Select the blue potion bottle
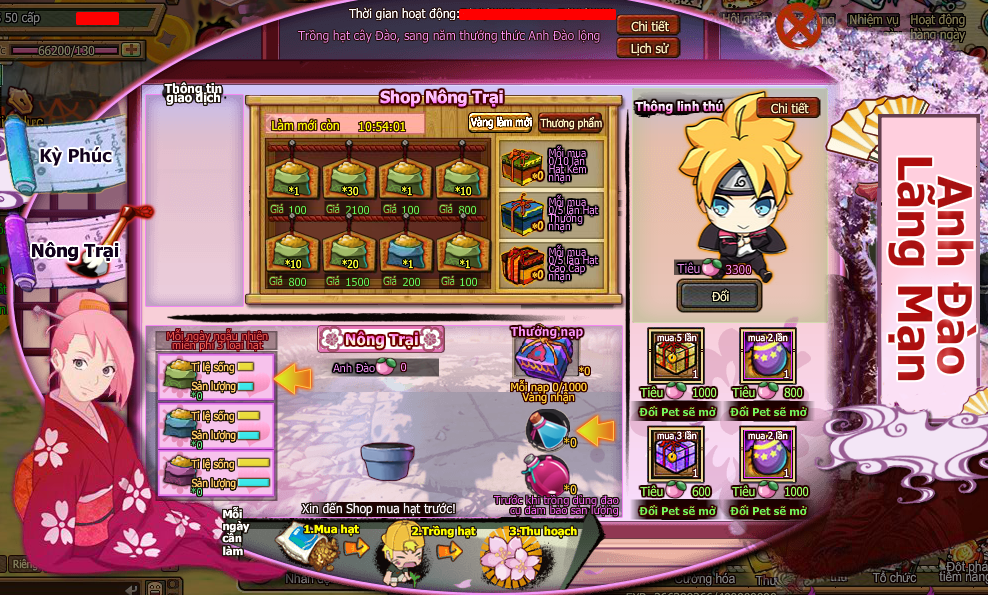The image size is (988, 595). [x=546, y=428]
